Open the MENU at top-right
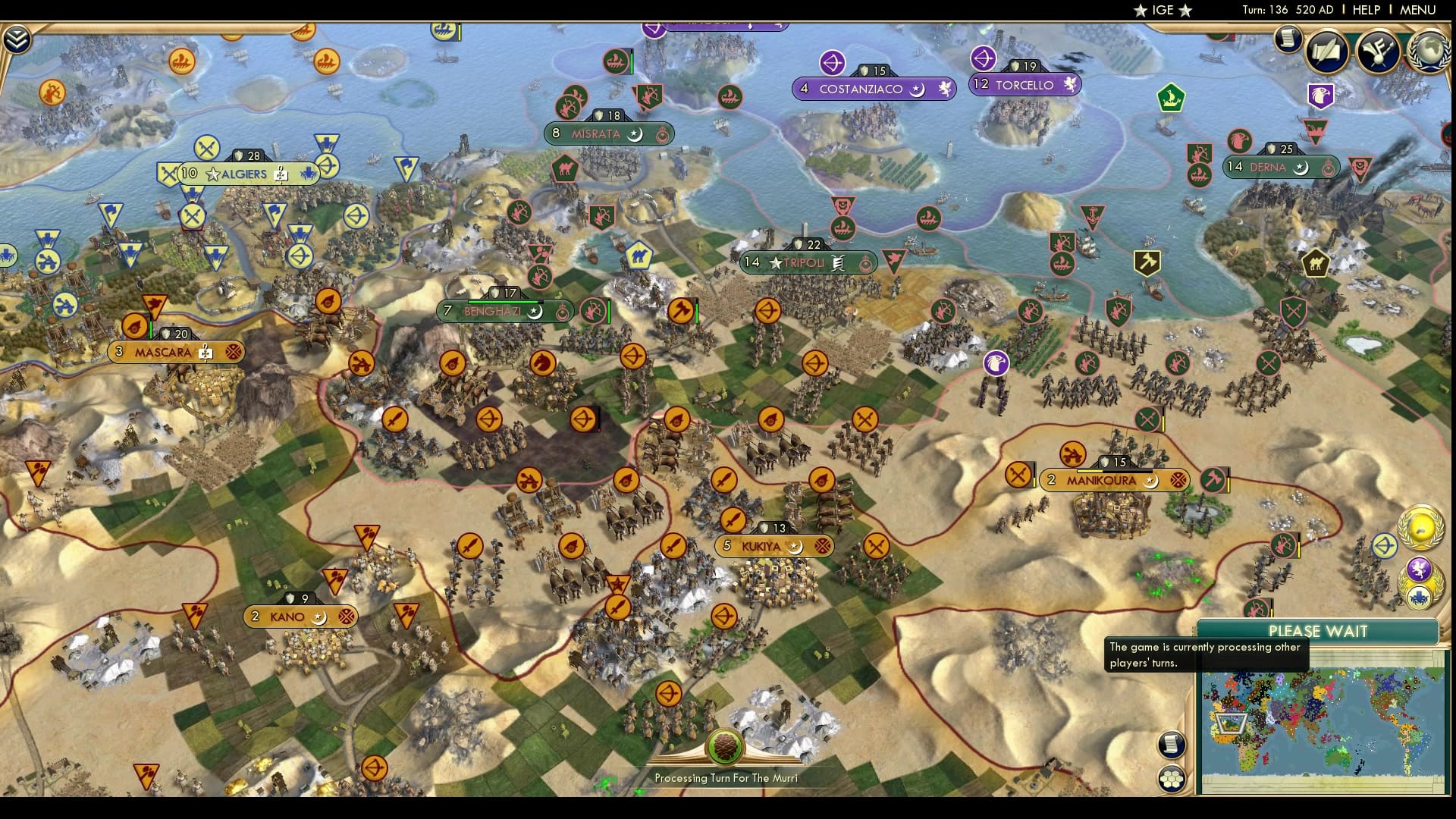The width and height of the screenshot is (1456, 819). point(1421,10)
